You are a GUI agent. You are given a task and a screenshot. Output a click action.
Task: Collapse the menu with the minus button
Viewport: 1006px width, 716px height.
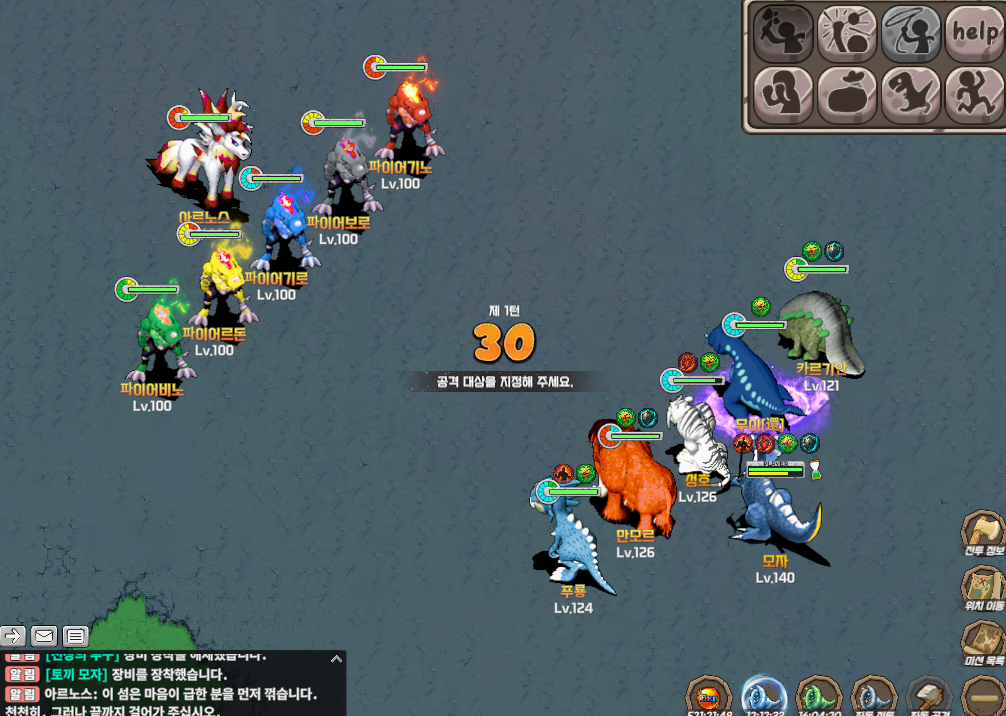tap(982, 696)
